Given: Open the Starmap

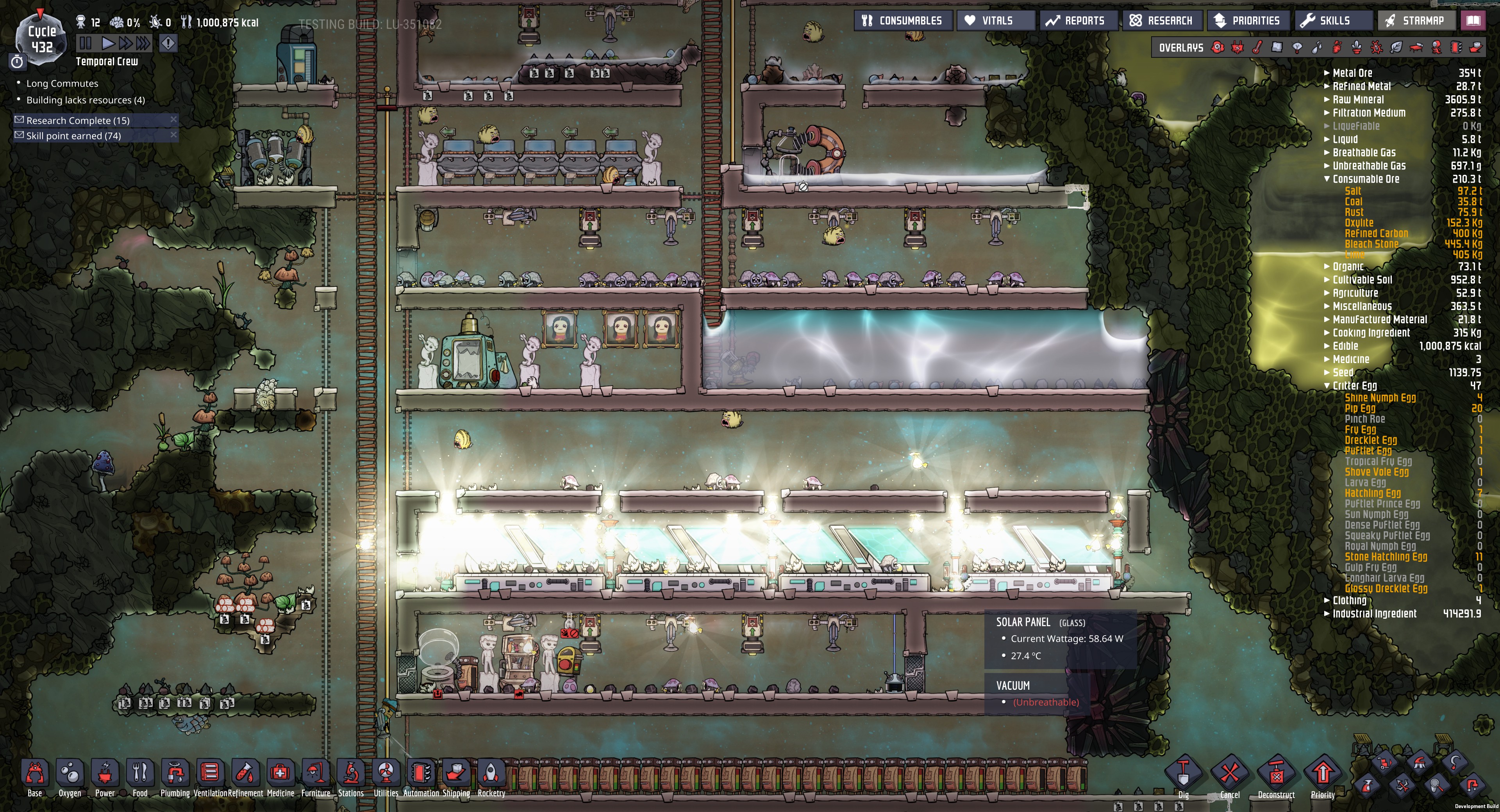Looking at the screenshot, I should click(1417, 20).
